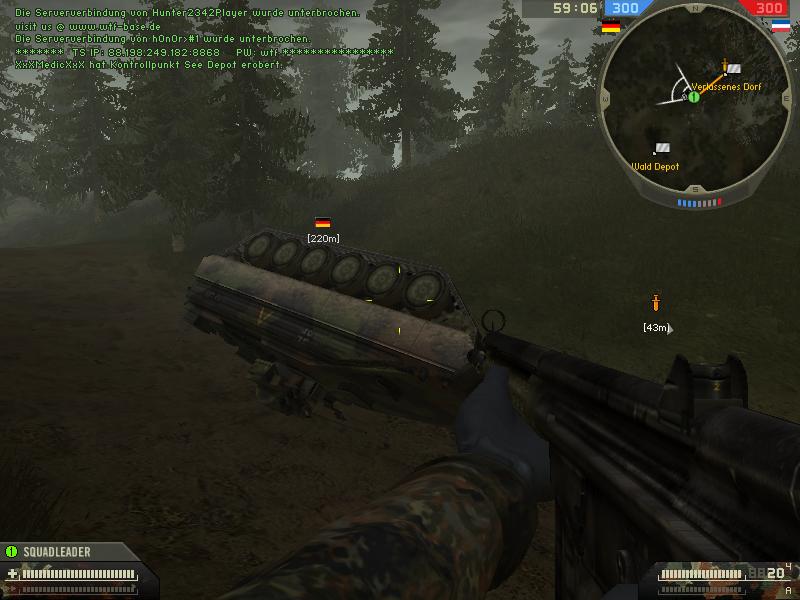Click the green squad number 1 badge
The width and height of the screenshot is (800, 600).
12,551
